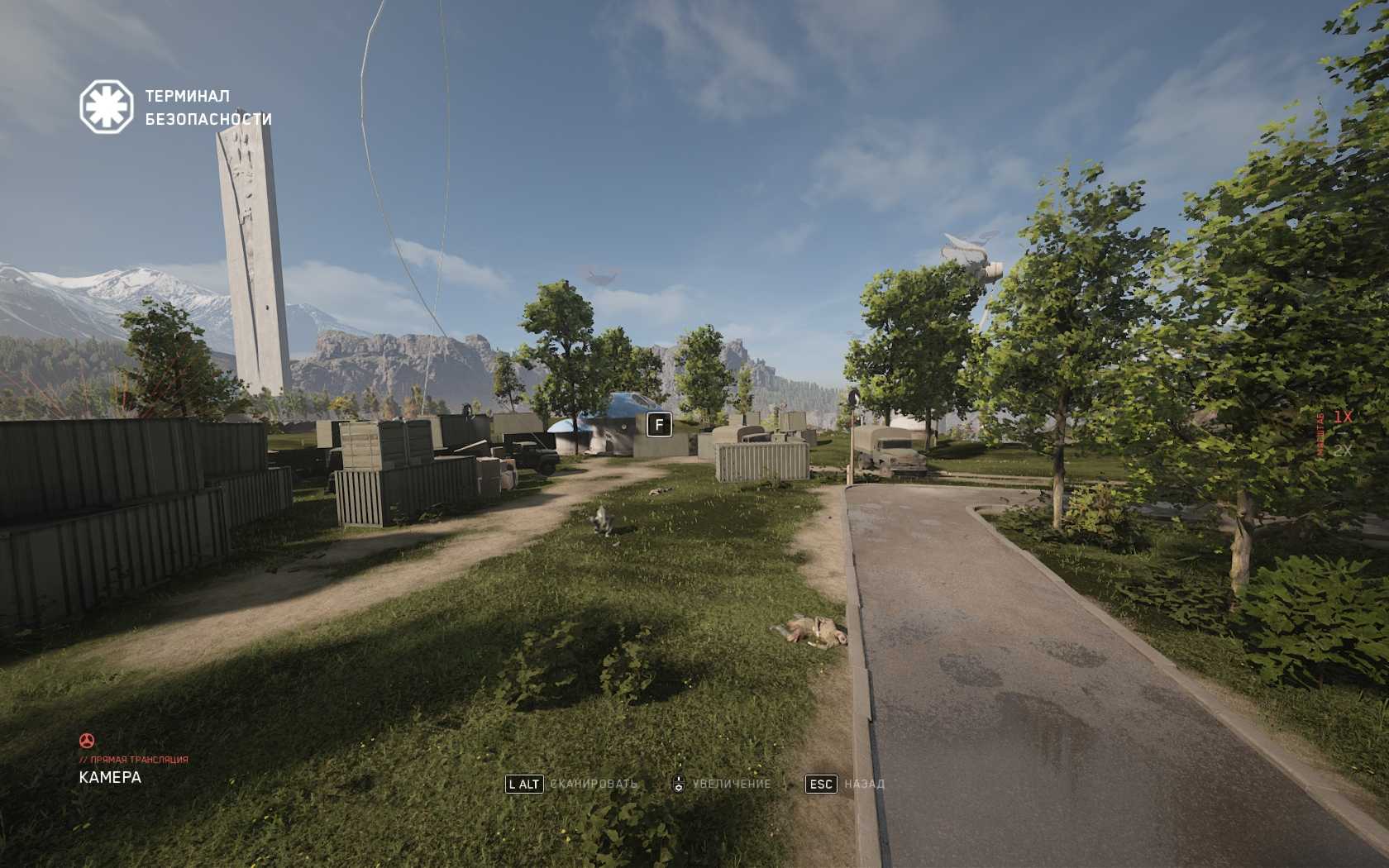This screenshot has width=1389, height=868.
Task: Select the 1X zoom level
Action: [x=1342, y=417]
